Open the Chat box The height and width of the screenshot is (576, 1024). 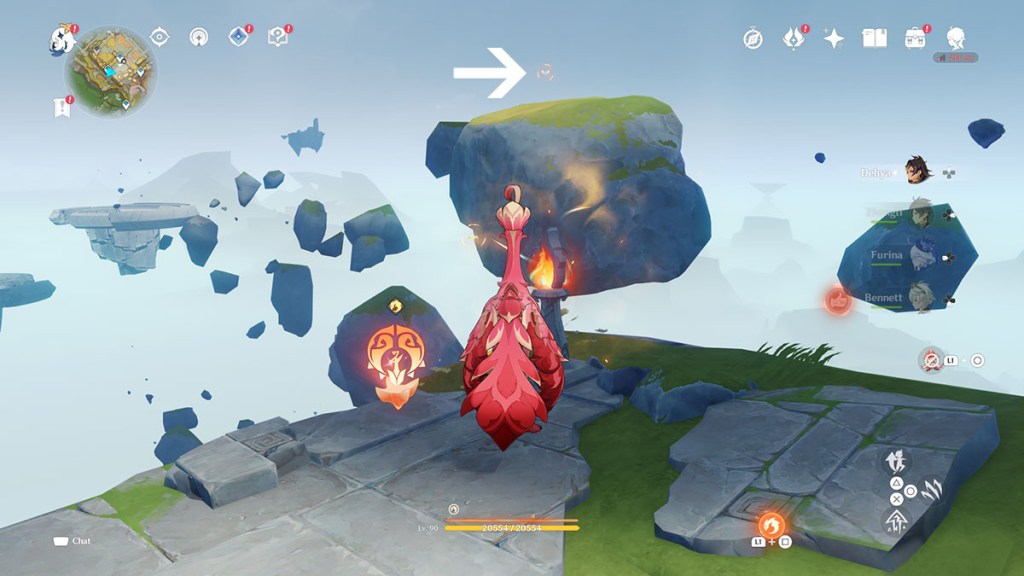click(73, 541)
